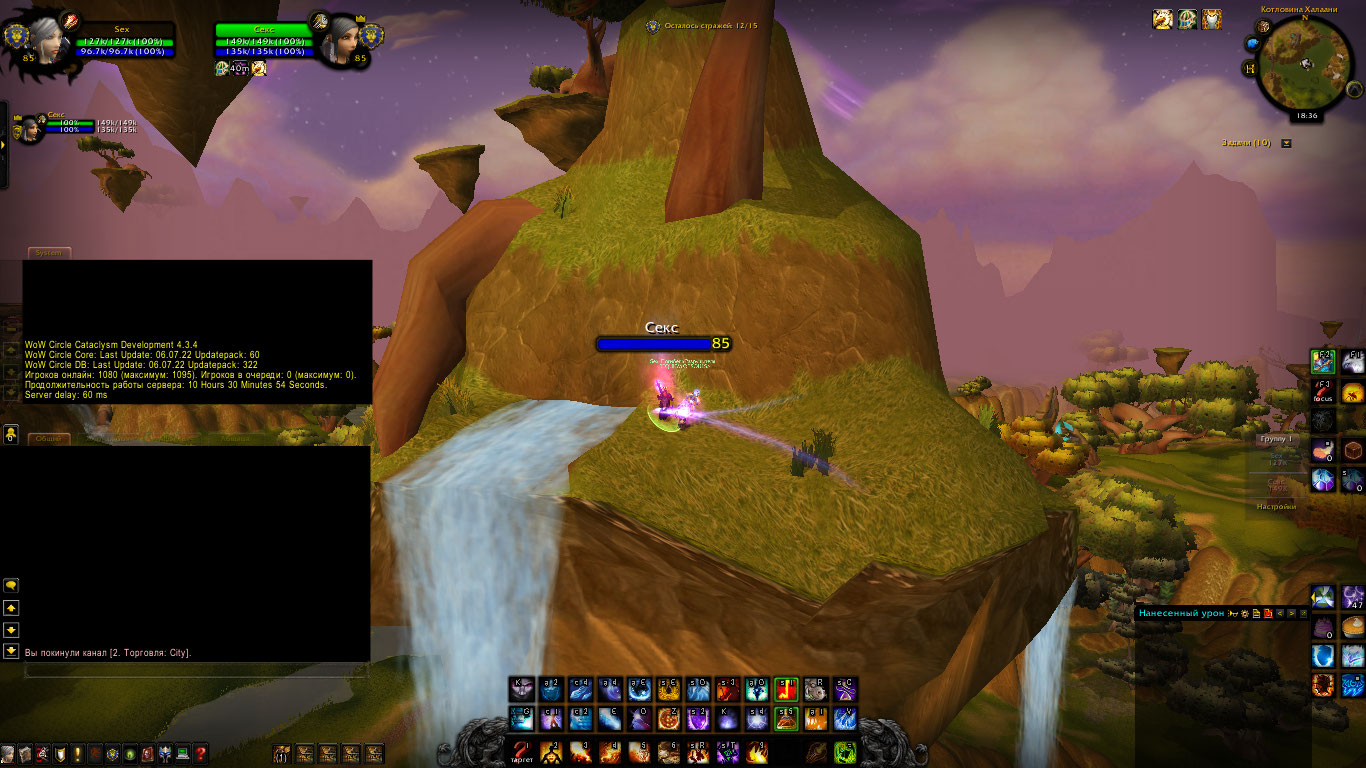
Task: Activate the red question mark таргет macro
Action: 520,751
